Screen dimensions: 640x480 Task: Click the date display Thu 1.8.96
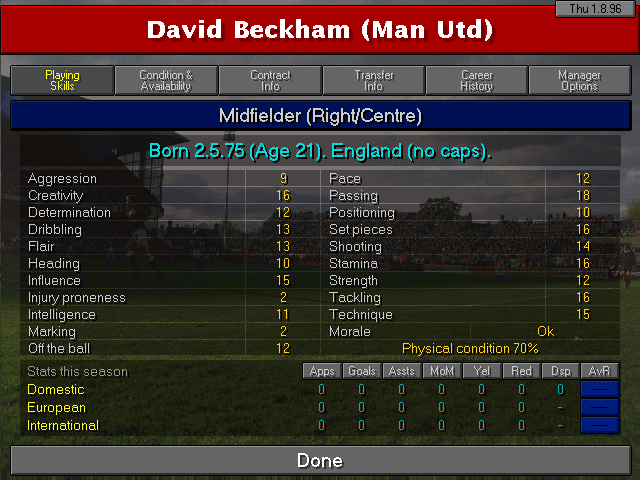tap(594, 9)
